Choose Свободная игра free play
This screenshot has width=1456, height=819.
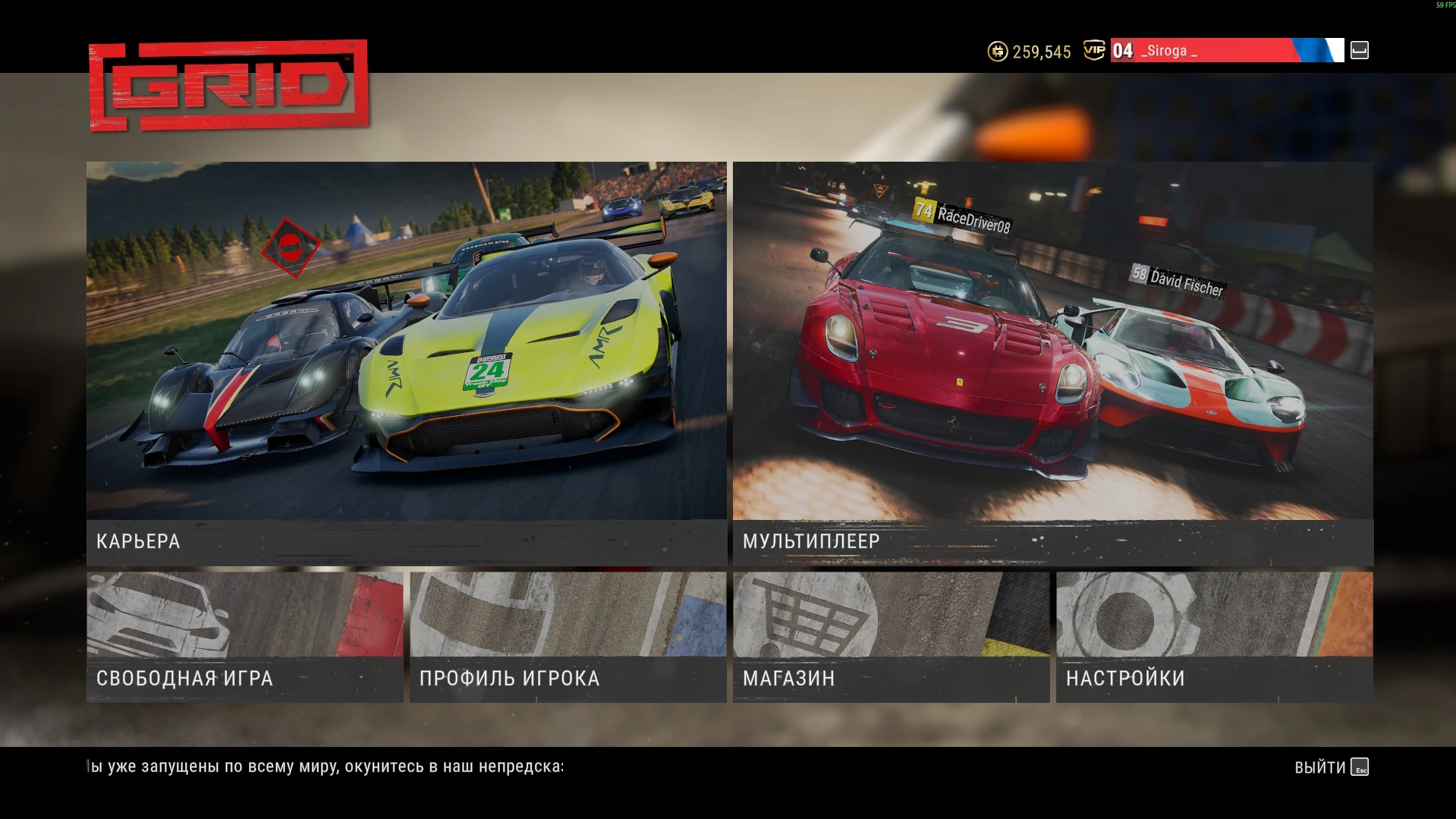pyautogui.click(x=244, y=637)
